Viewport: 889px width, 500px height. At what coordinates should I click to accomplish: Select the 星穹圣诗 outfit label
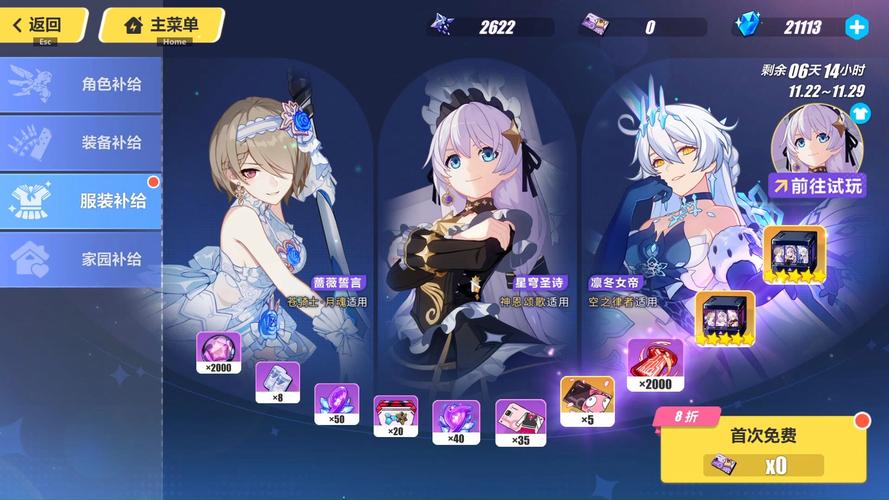541,283
